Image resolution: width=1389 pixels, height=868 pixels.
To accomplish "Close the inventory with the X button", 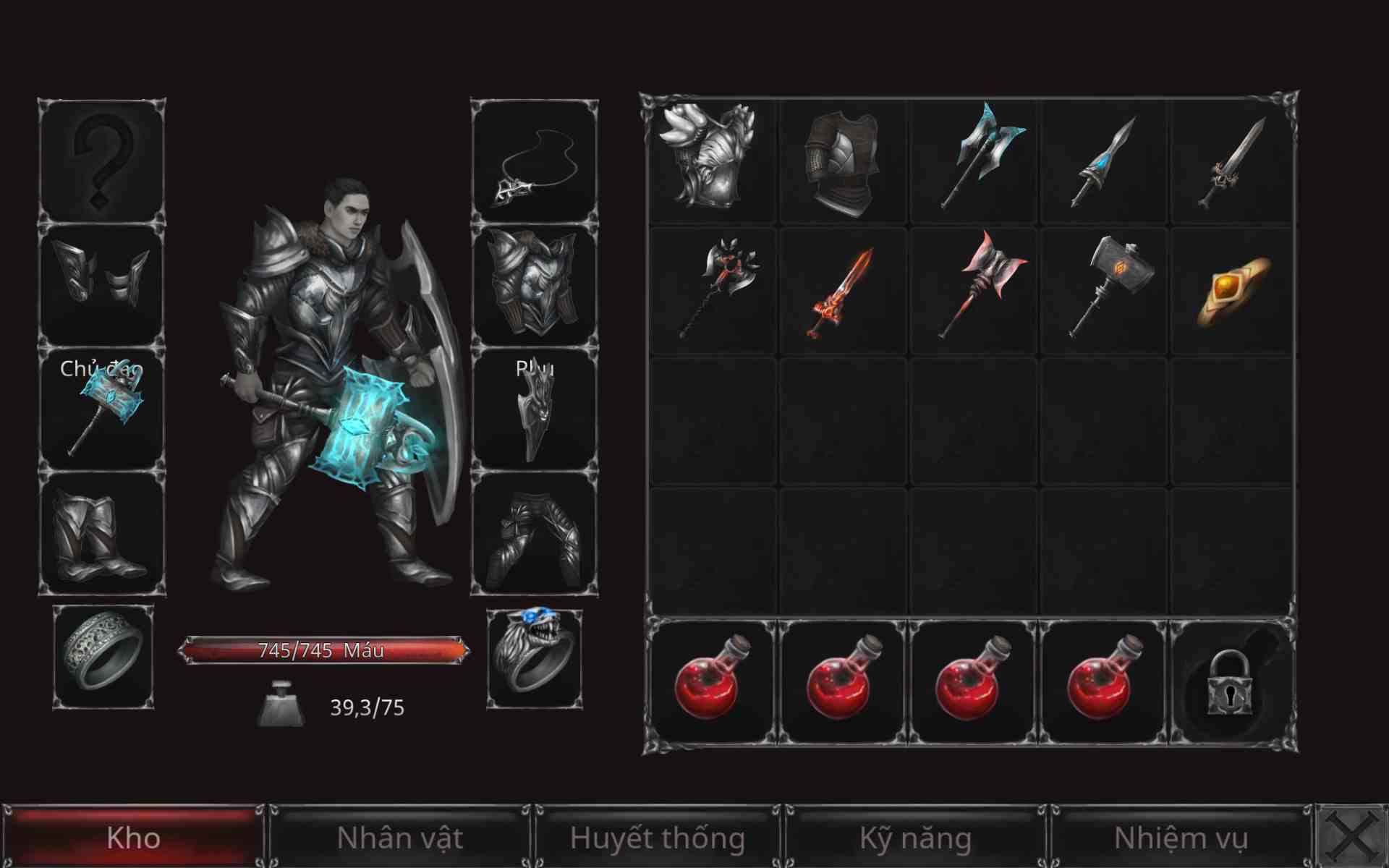I will (1352, 838).
